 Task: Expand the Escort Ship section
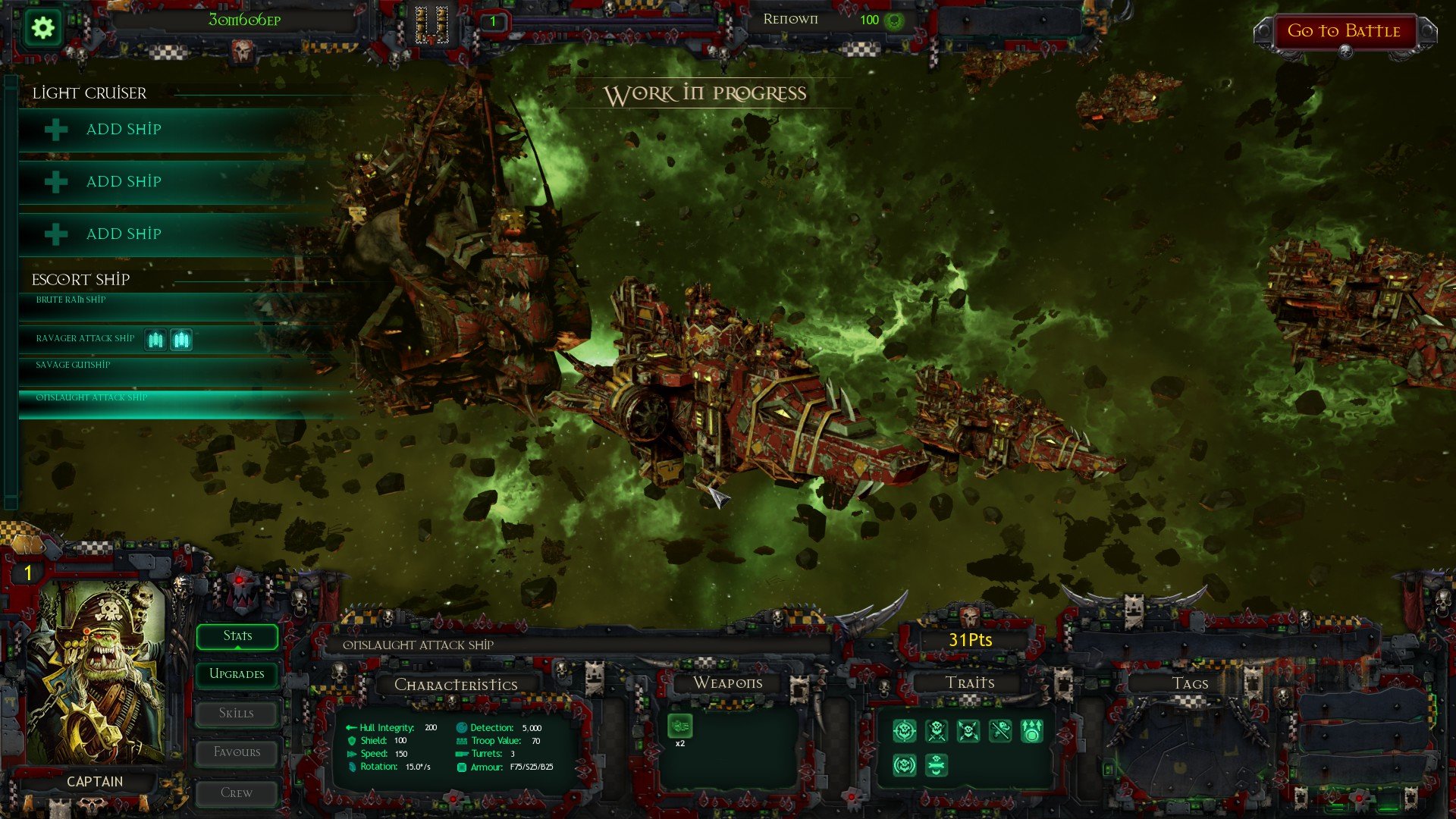80,279
